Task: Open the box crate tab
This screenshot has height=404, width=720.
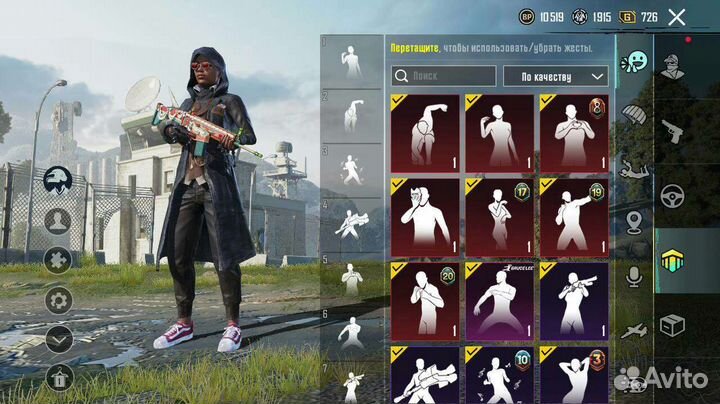Action: (x=673, y=325)
